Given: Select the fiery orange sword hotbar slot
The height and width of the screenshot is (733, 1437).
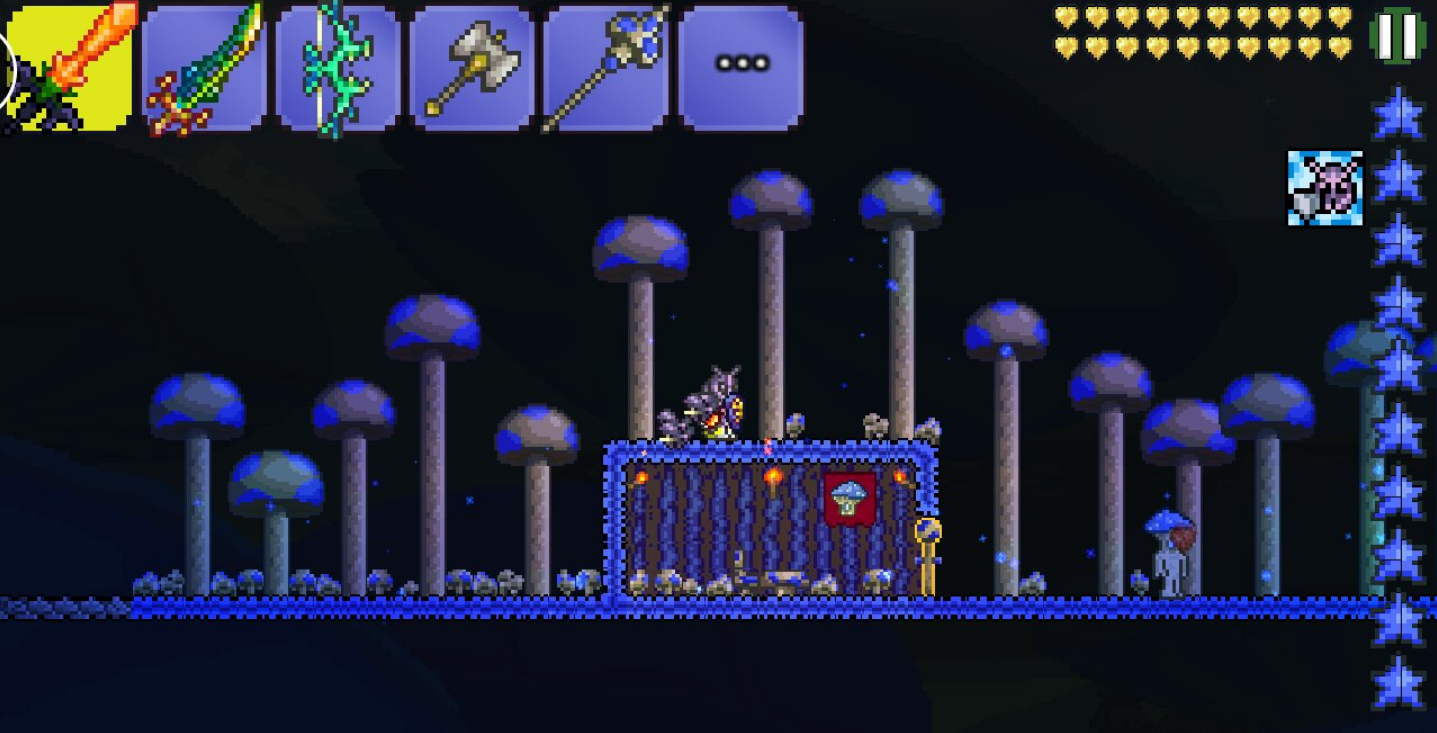Looking at the screenshot, I should [x=70, y=68].
